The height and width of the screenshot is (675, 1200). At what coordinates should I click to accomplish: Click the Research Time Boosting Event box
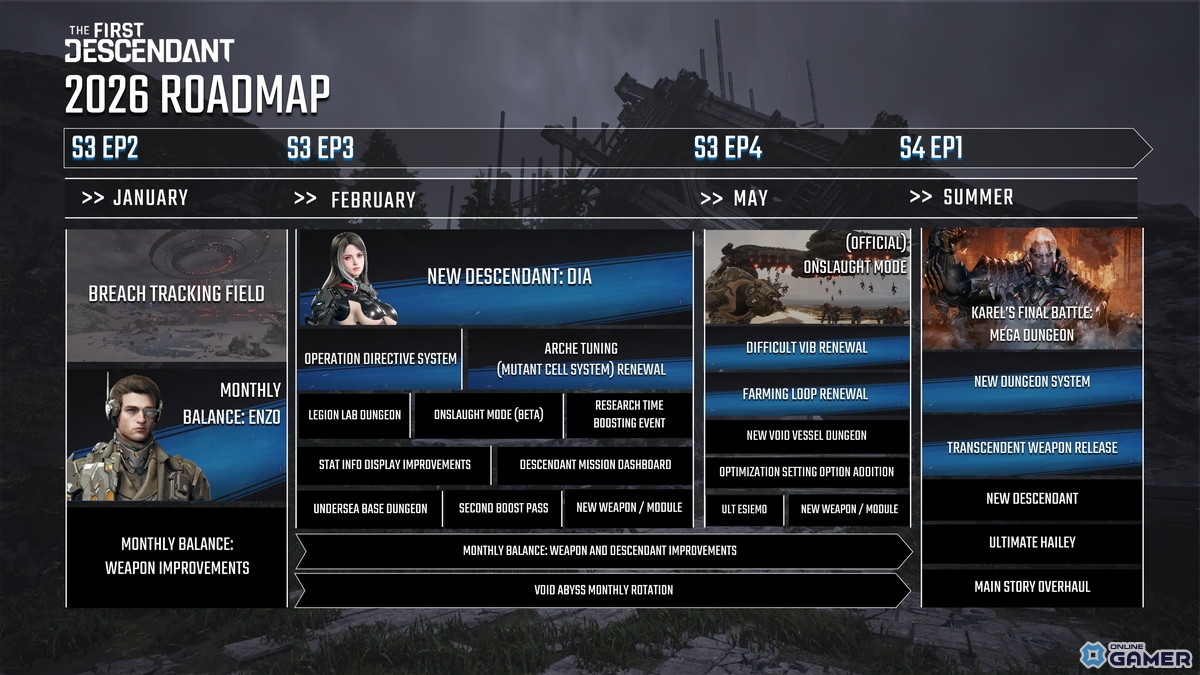[629, 415]
